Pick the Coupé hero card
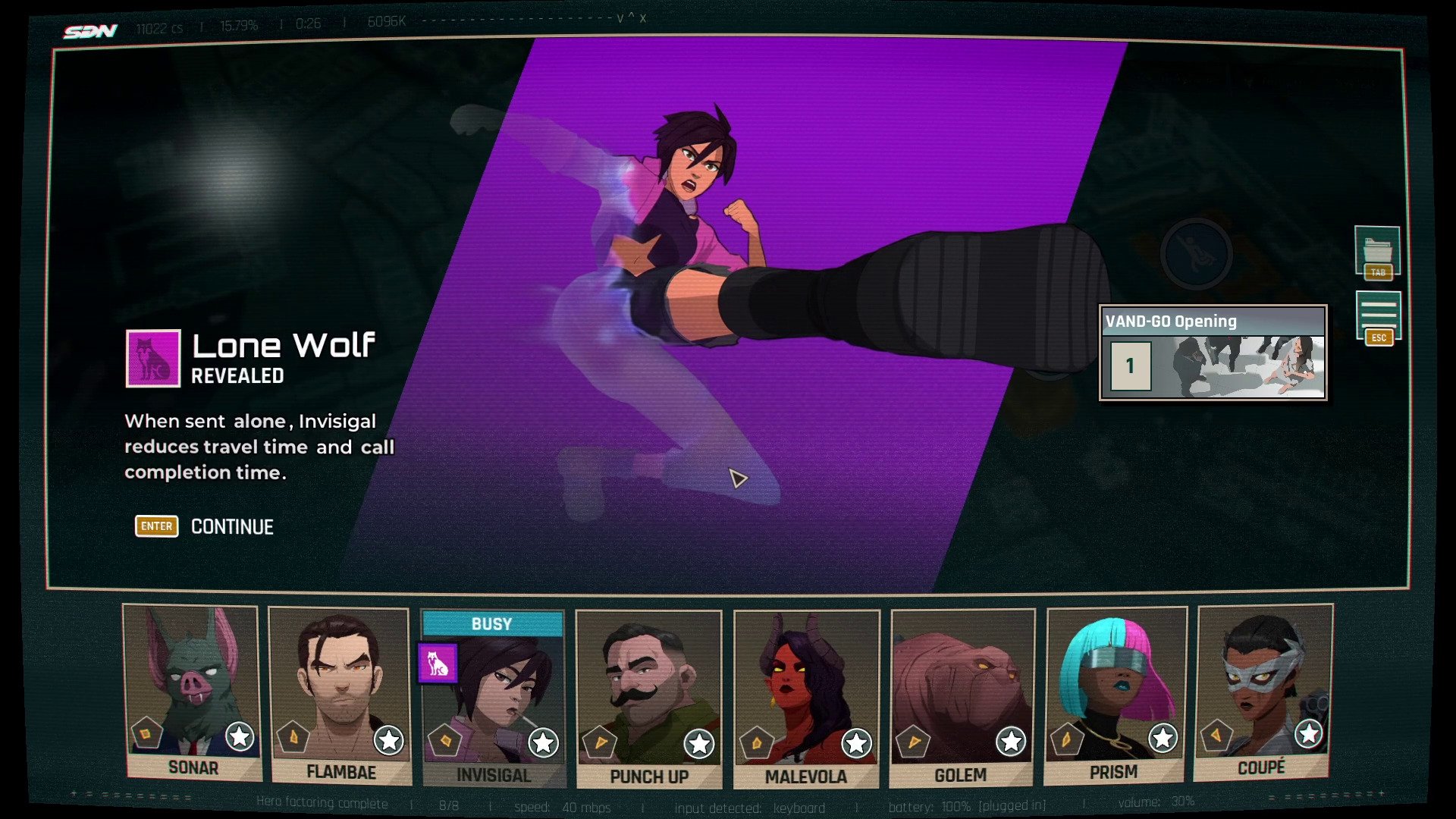This screenshot has height=819, width=1456. tap(1263, 690)
